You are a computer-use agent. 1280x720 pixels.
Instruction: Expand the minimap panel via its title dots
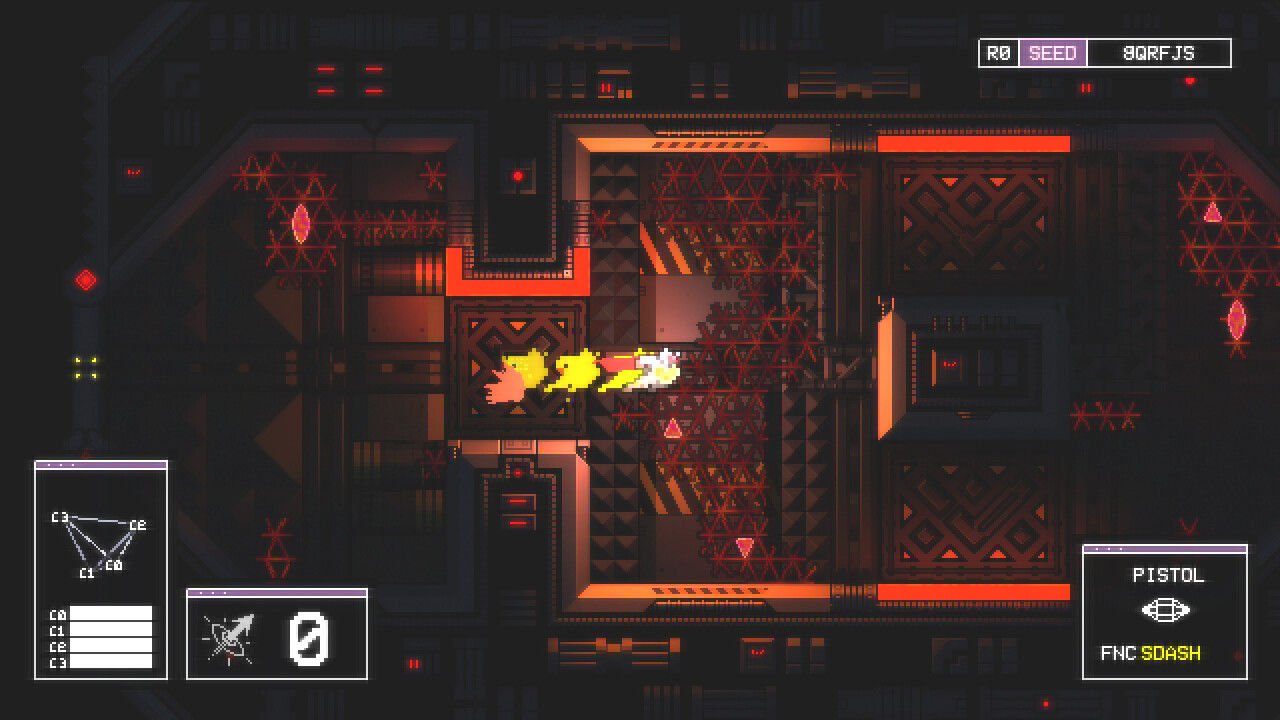click(62, 464)
